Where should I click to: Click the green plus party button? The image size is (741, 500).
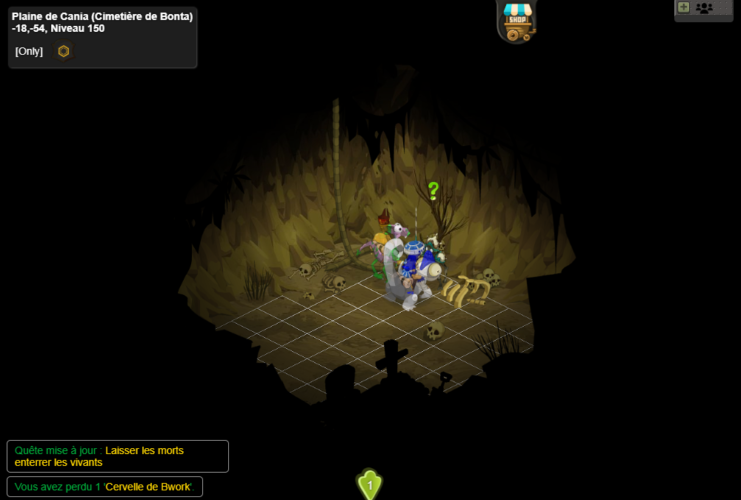coord(684,8)
